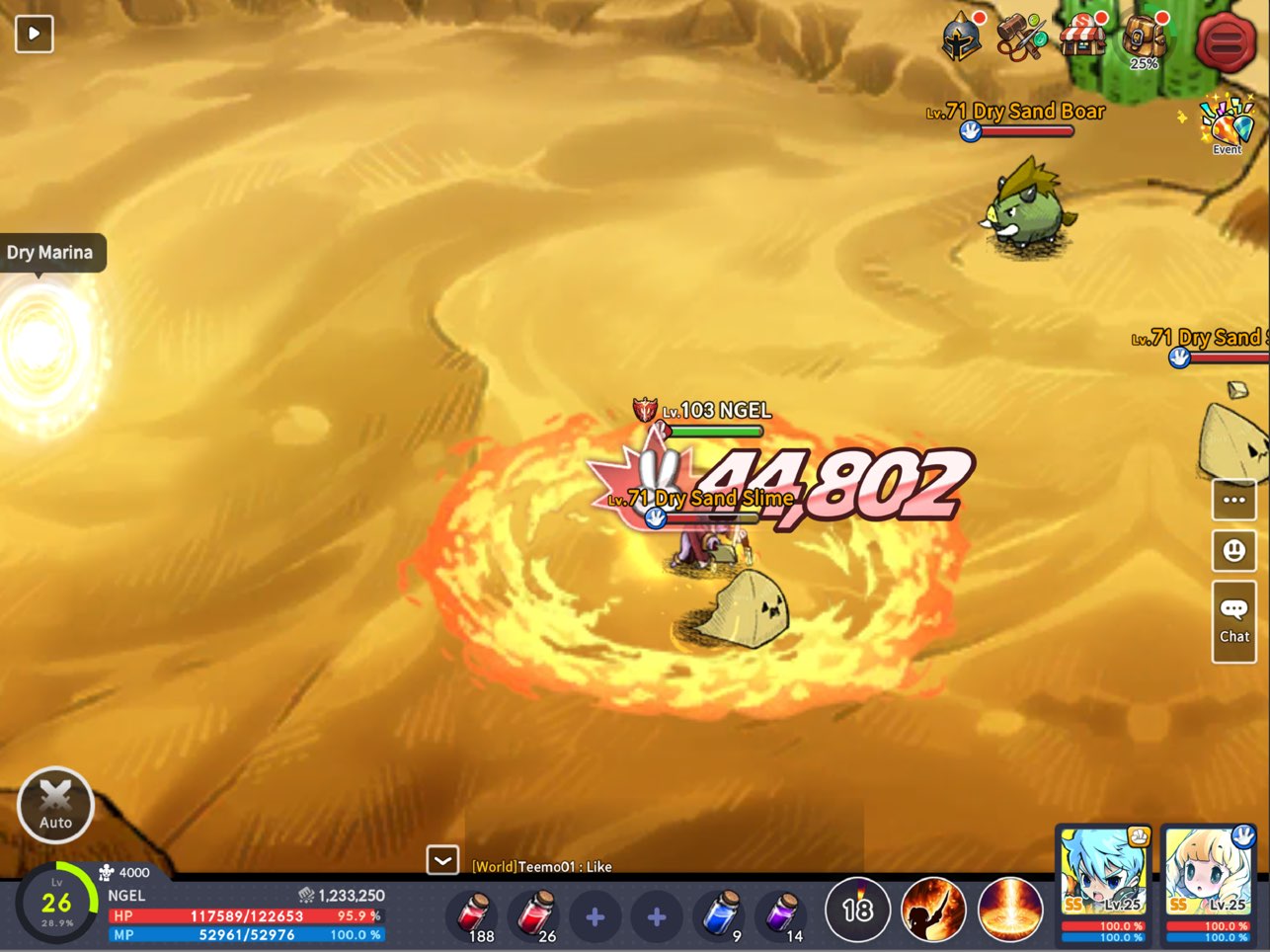This screenshot has width=1270, height=952.
Task: Click the three-dots more options button
Action: click(1233, 500)
